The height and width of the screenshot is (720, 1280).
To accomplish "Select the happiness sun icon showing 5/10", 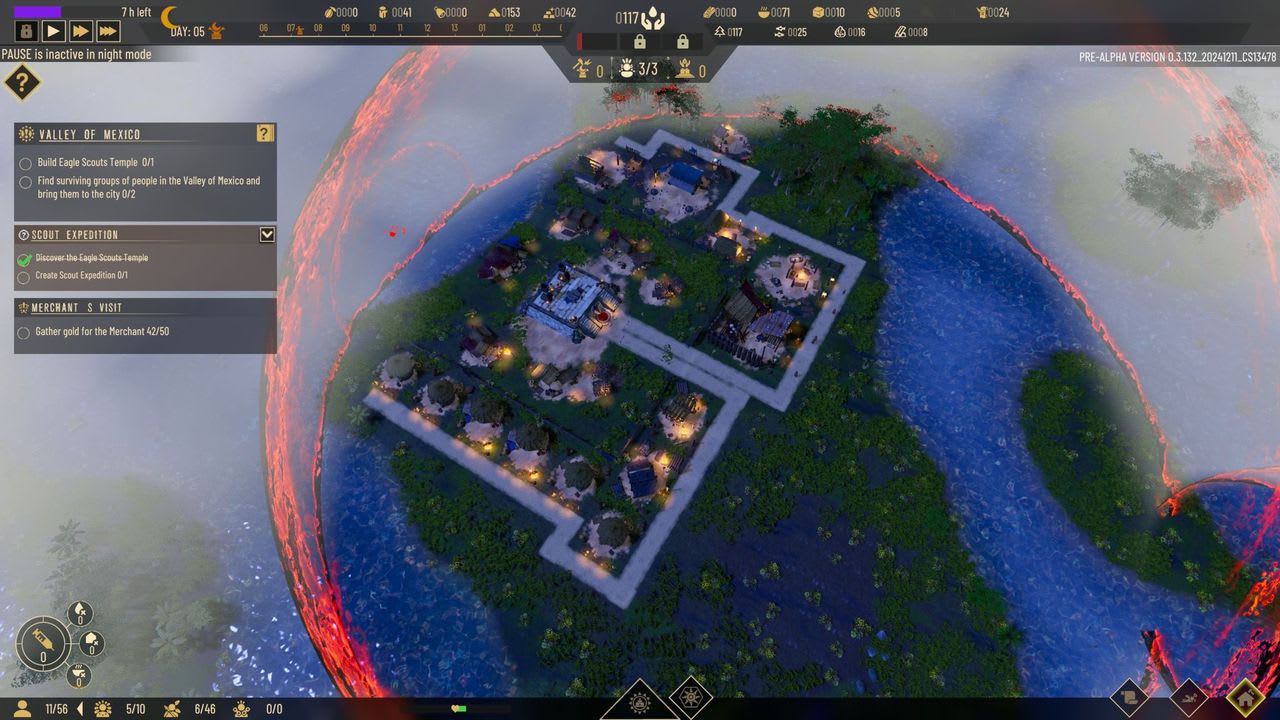I will tap(102, 709).
